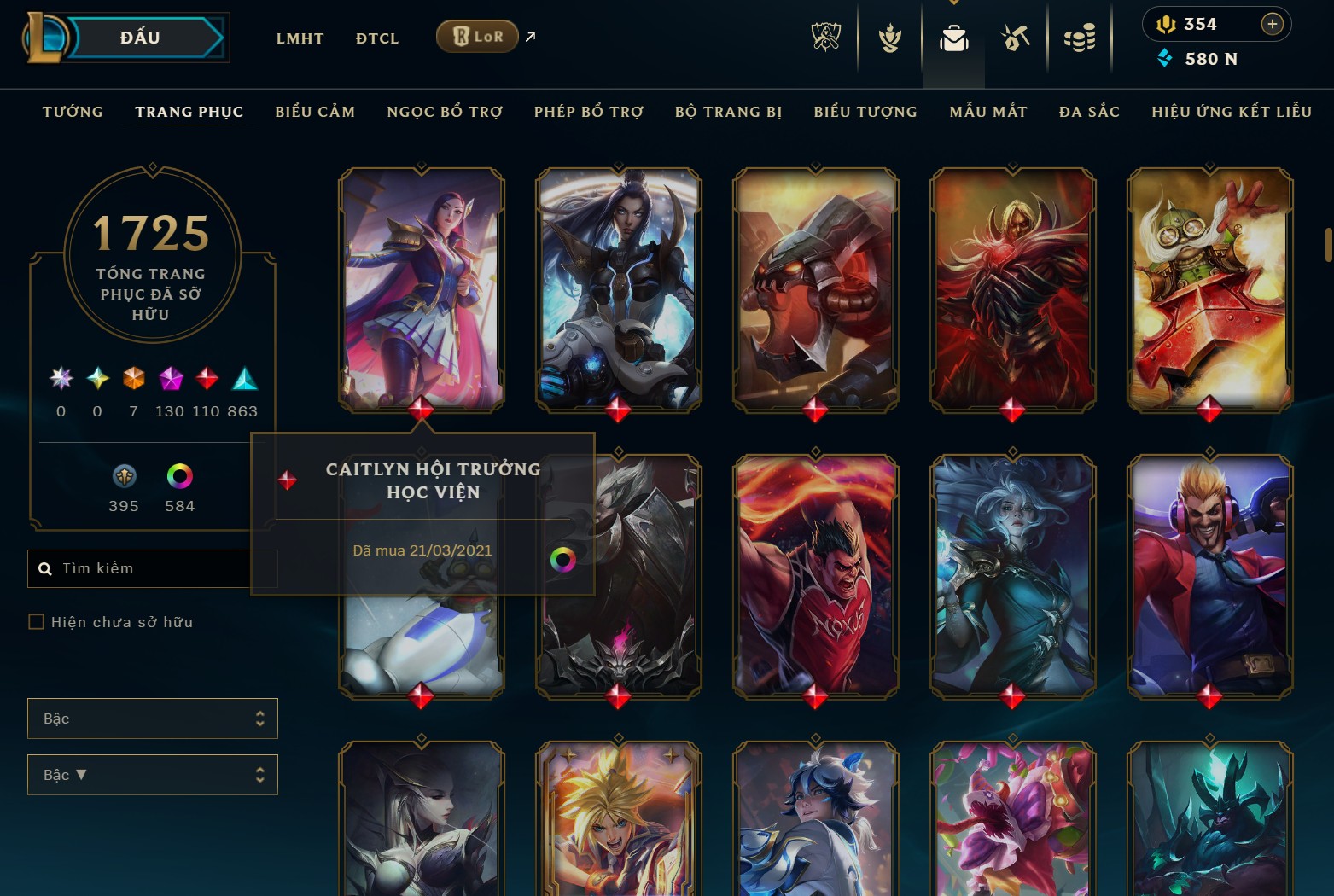The height and width of the screenshot is (896, 1334).
Task: Enable the Hiện chưa sở hữu checkbox
Action: coord(36,622)
